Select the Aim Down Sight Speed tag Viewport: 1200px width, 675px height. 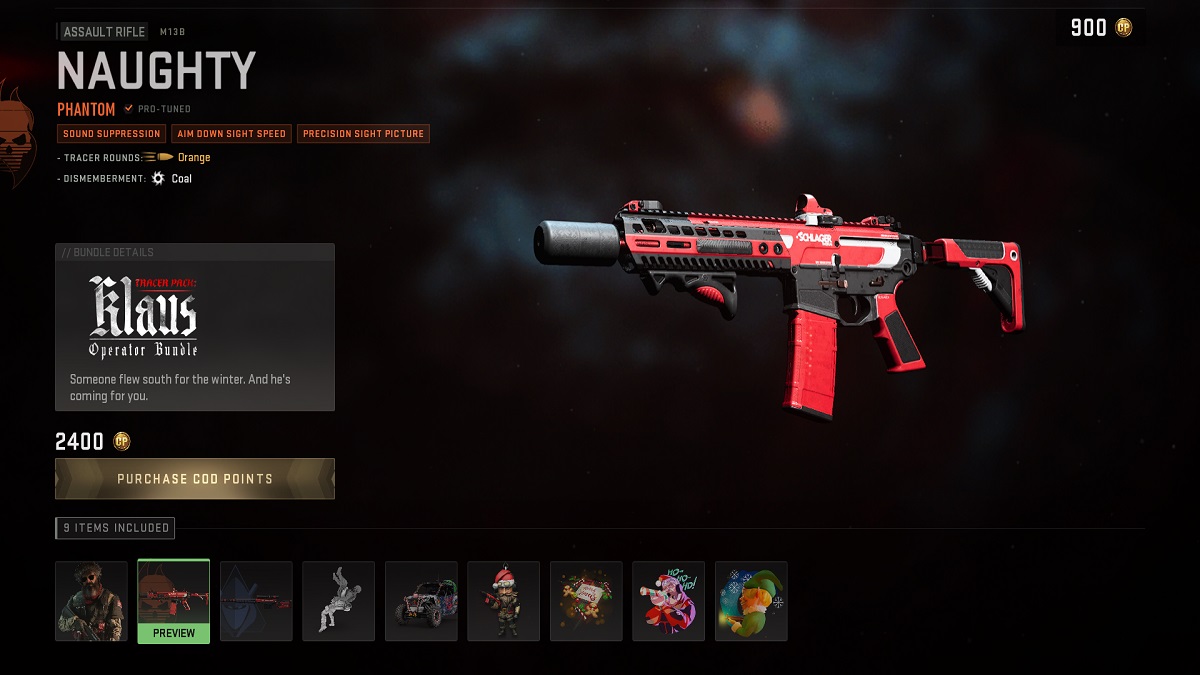[231, 134]
